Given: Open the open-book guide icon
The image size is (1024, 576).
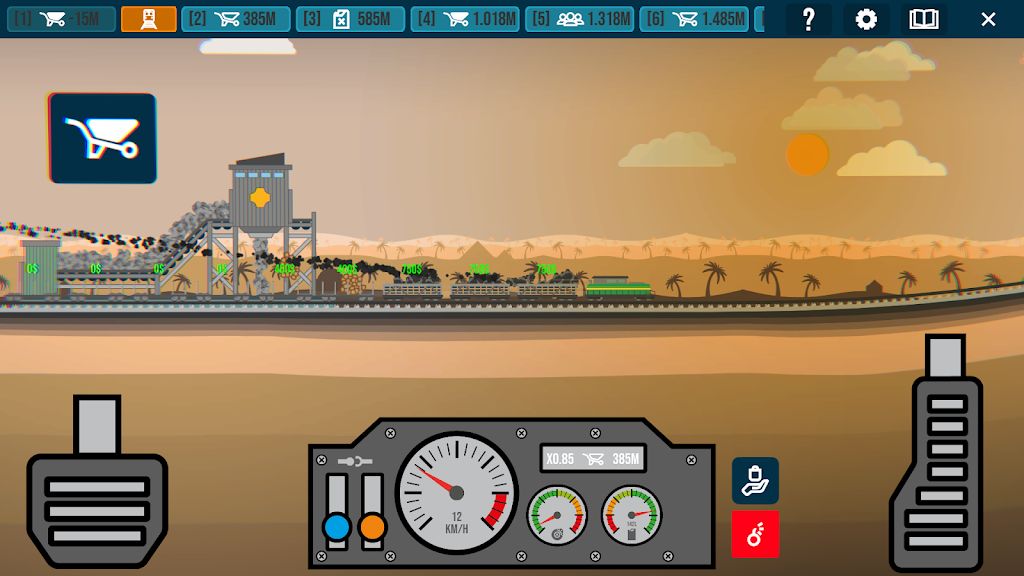Looking at the screenshot, I should click(924, 19).
